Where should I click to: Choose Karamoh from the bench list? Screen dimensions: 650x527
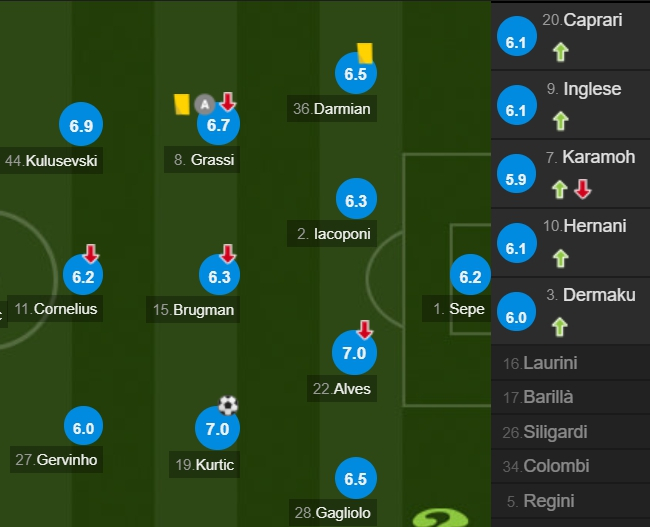tap(570, 171)
